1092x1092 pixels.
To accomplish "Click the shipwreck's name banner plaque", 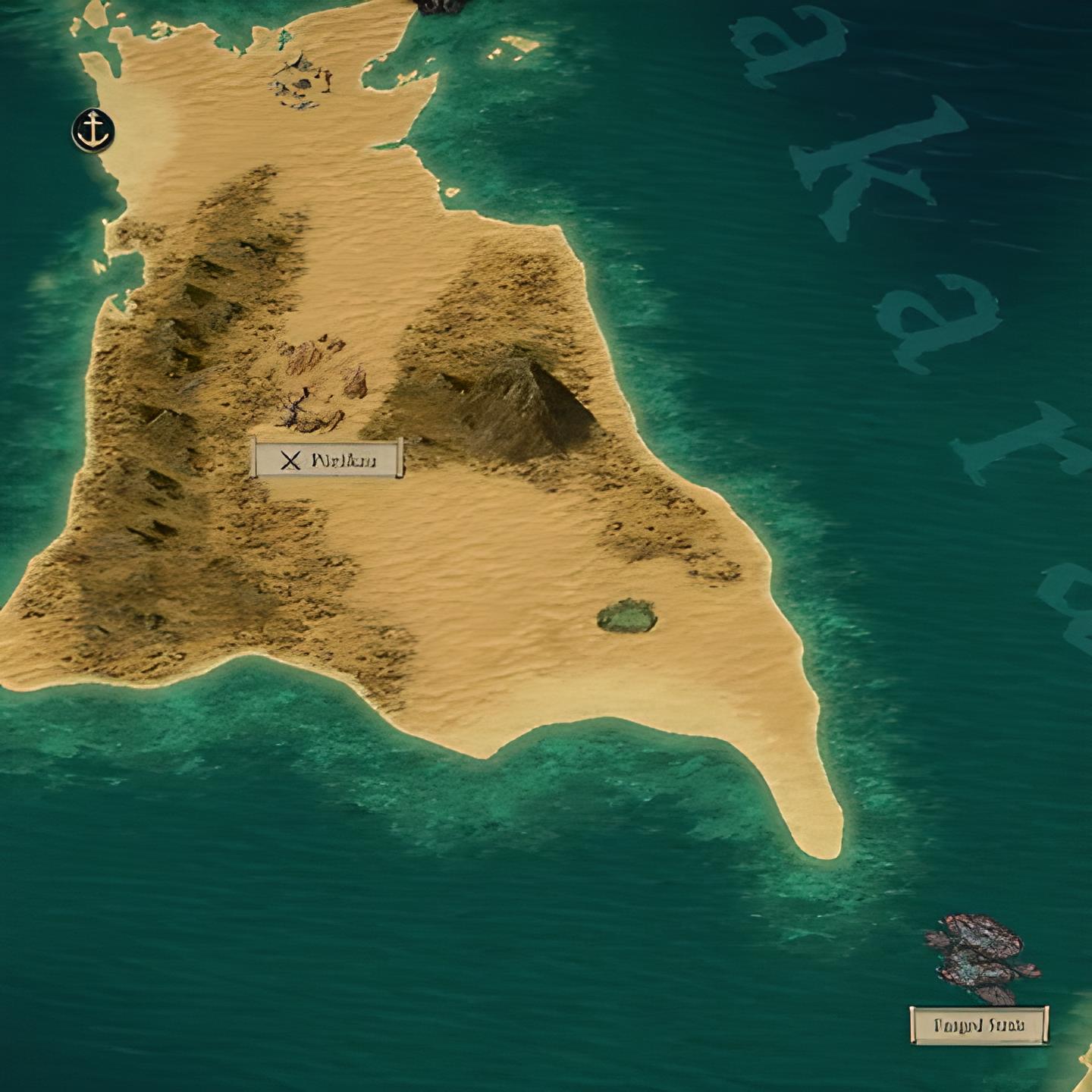I will 978,1025.
